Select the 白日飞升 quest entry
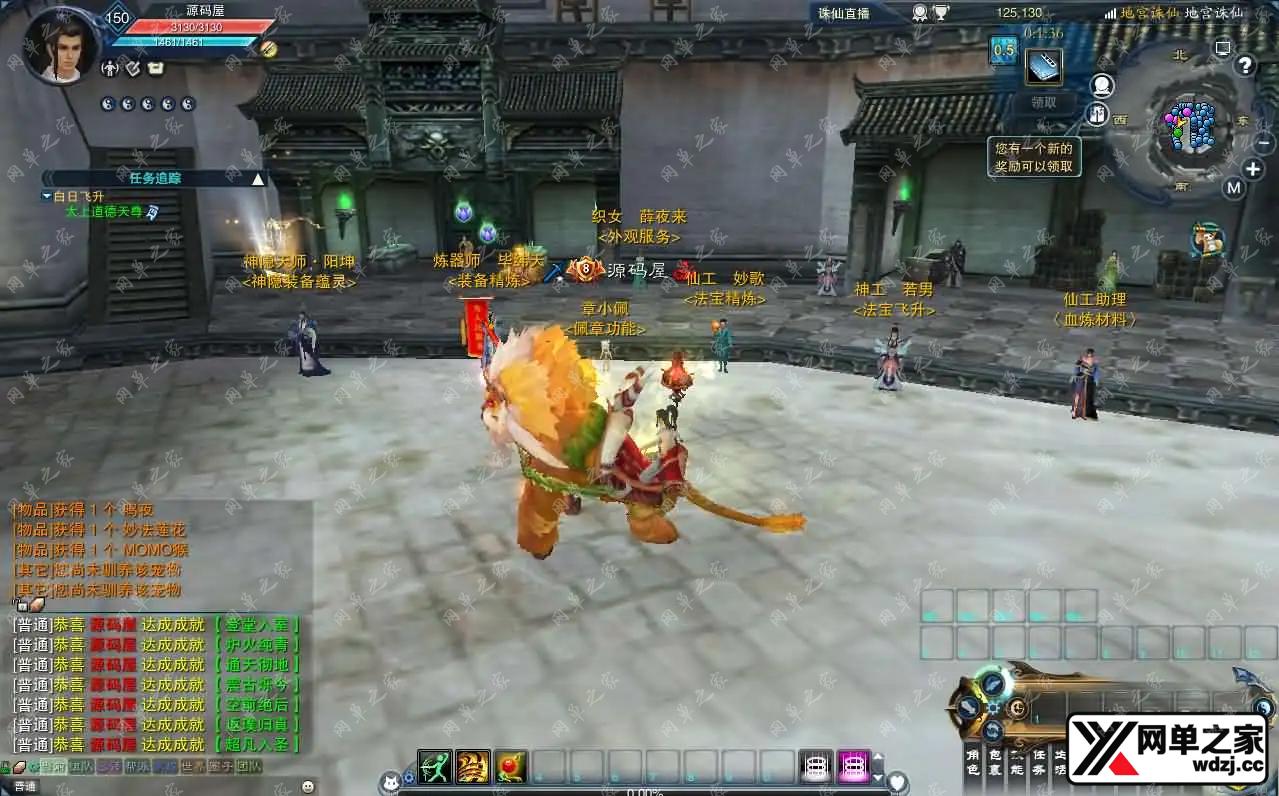Screen dimensions: 1279x796 78,197
